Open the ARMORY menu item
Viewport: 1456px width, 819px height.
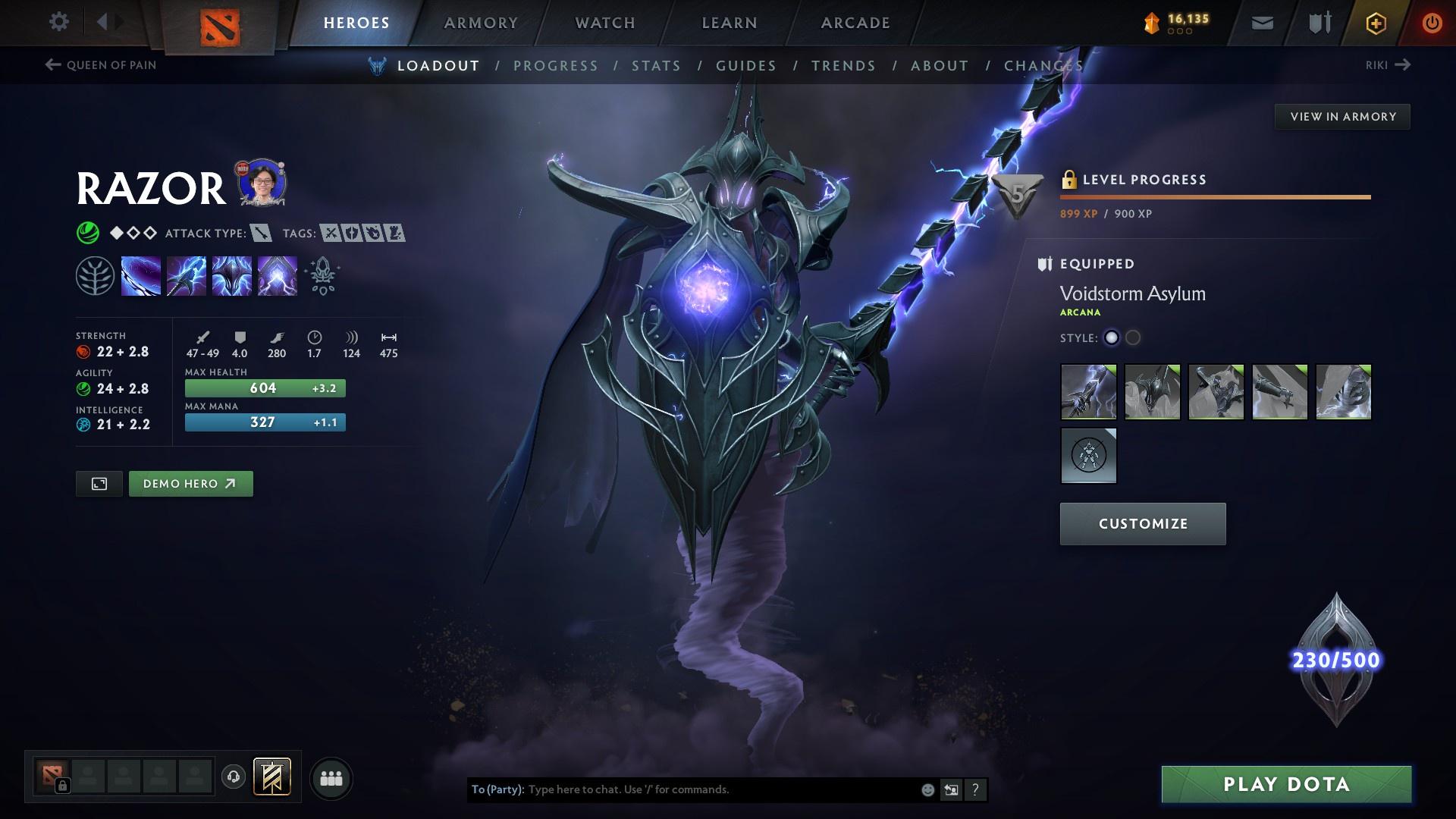pyautogui.click(x=481, y=22)
